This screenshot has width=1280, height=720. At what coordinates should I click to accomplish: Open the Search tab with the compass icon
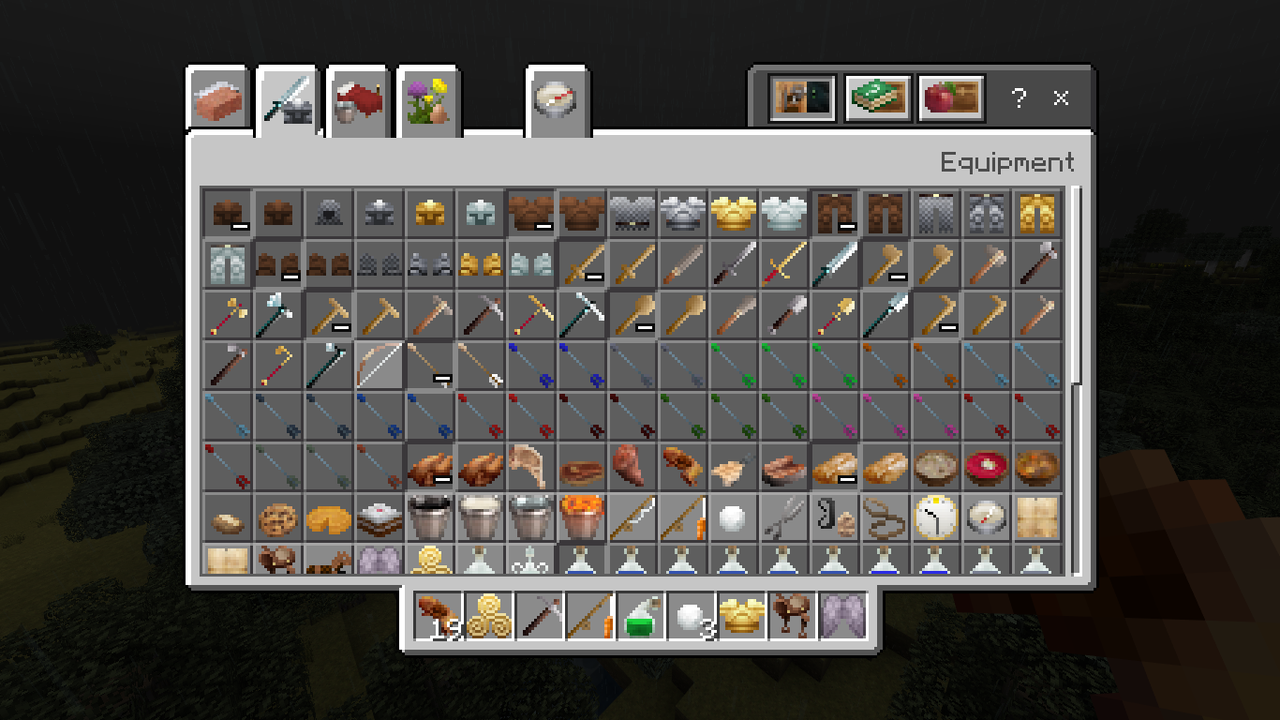[x=557, y=99]
